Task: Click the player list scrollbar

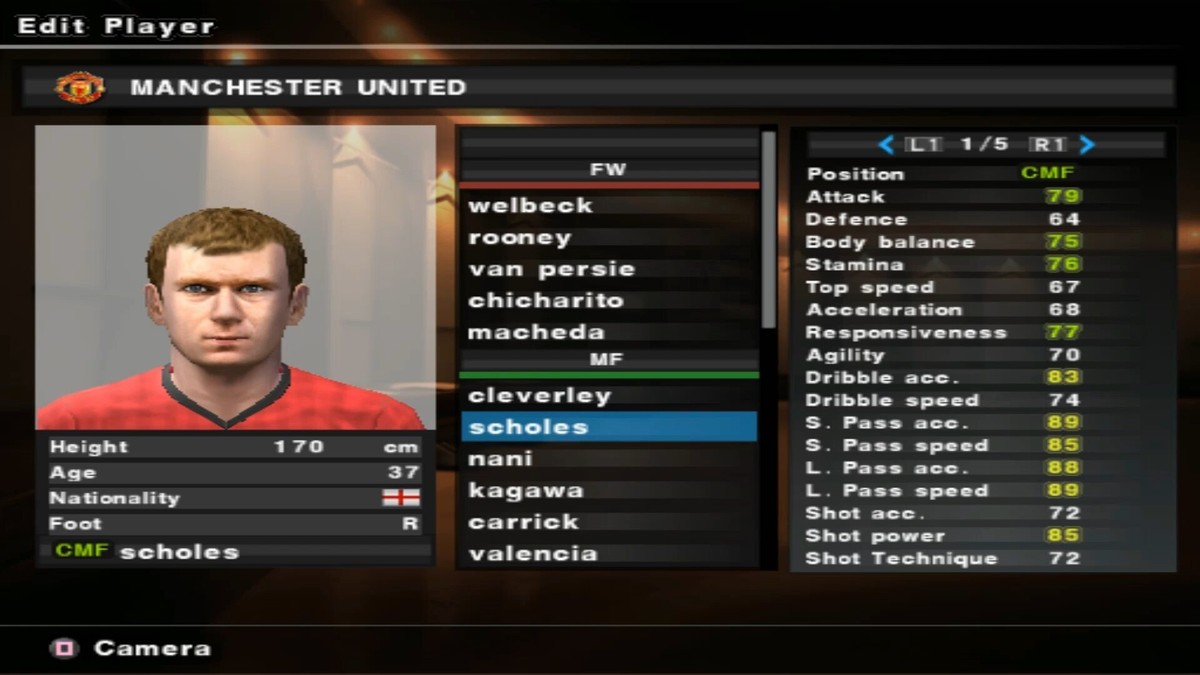Action: click(x=768, y=230)
